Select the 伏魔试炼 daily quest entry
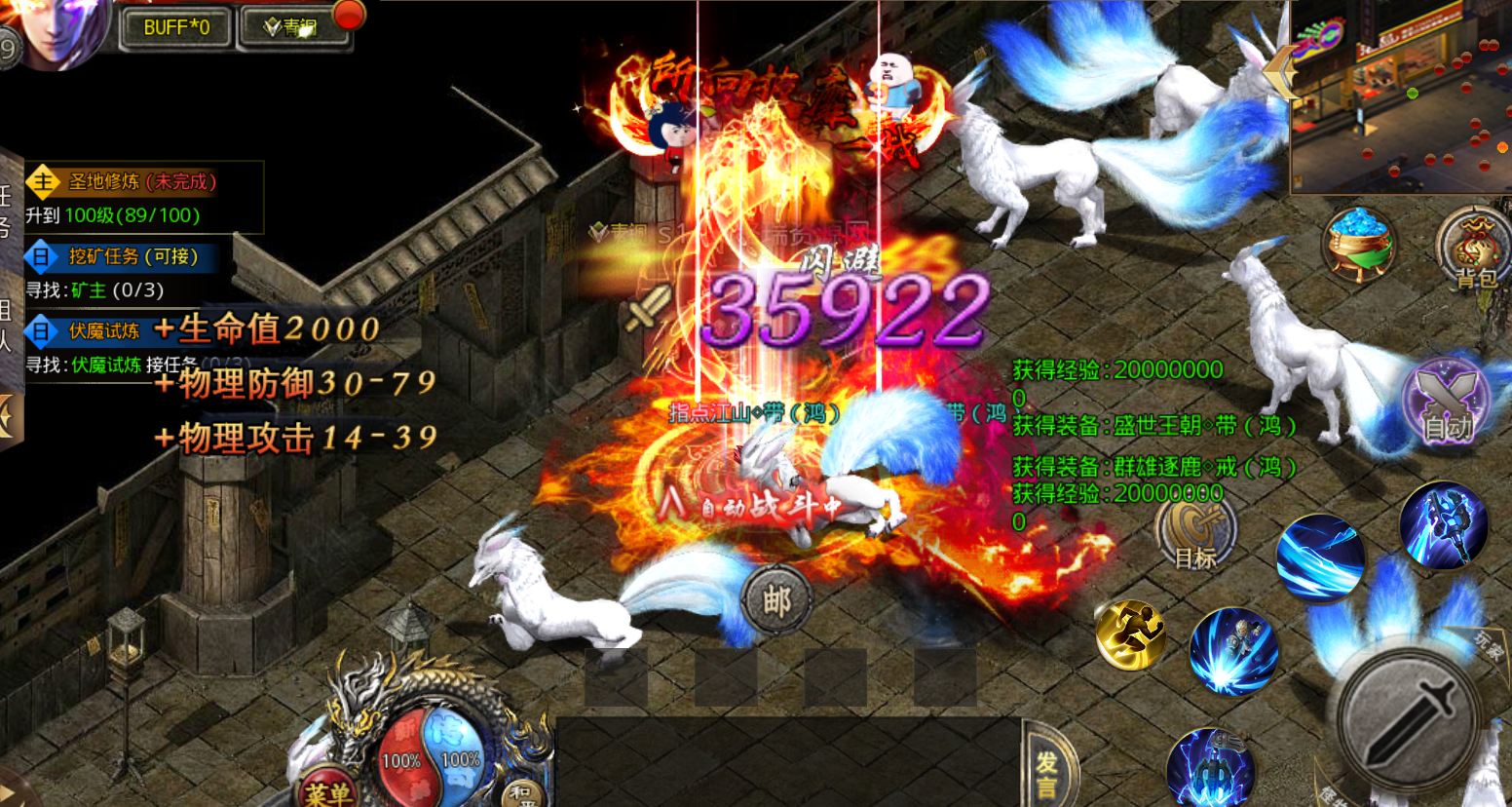This screenshot has height=807, width=1512. coord(103,331)
